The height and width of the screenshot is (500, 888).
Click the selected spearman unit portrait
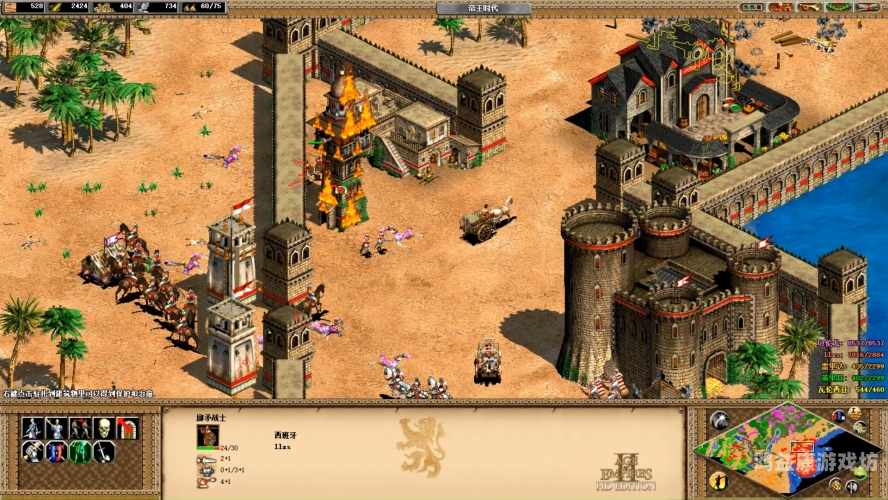click(208, 435)
